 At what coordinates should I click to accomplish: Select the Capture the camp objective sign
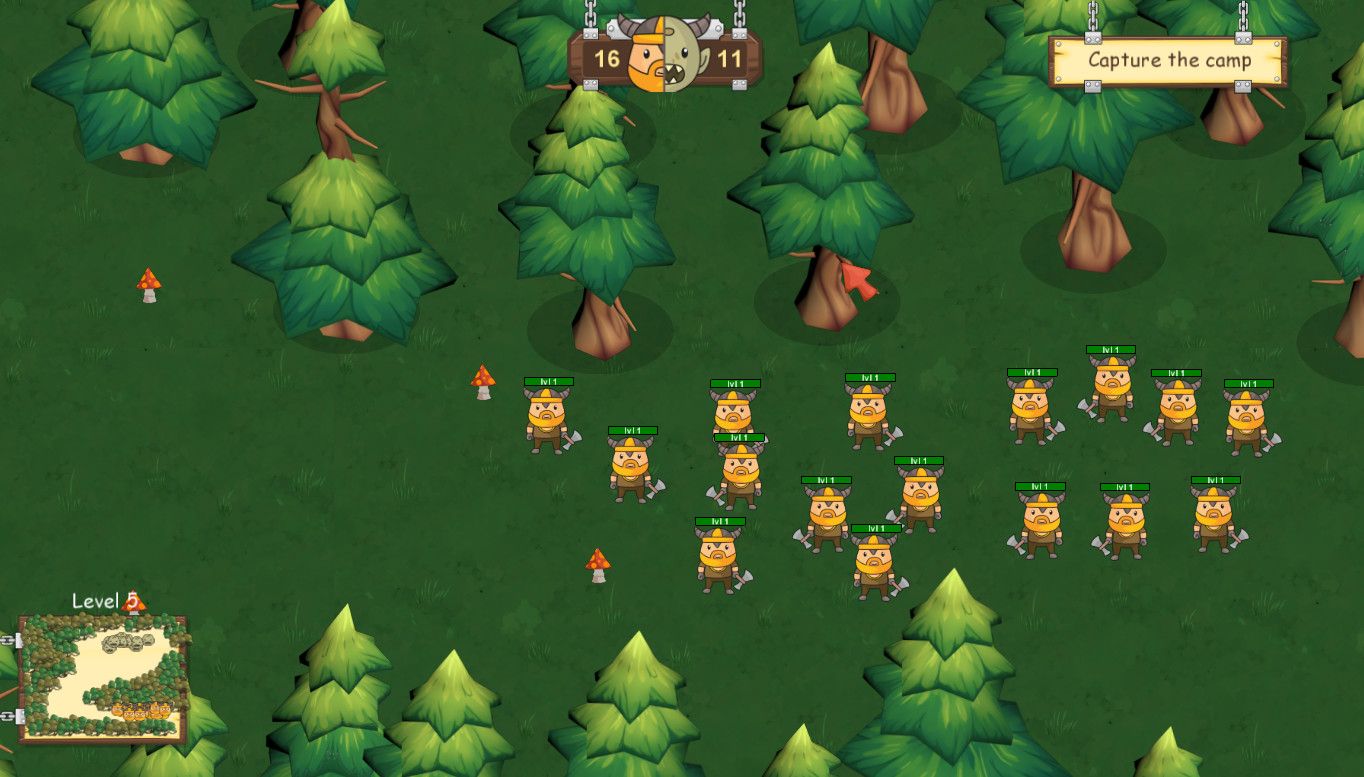click(x=1168, y=61)
